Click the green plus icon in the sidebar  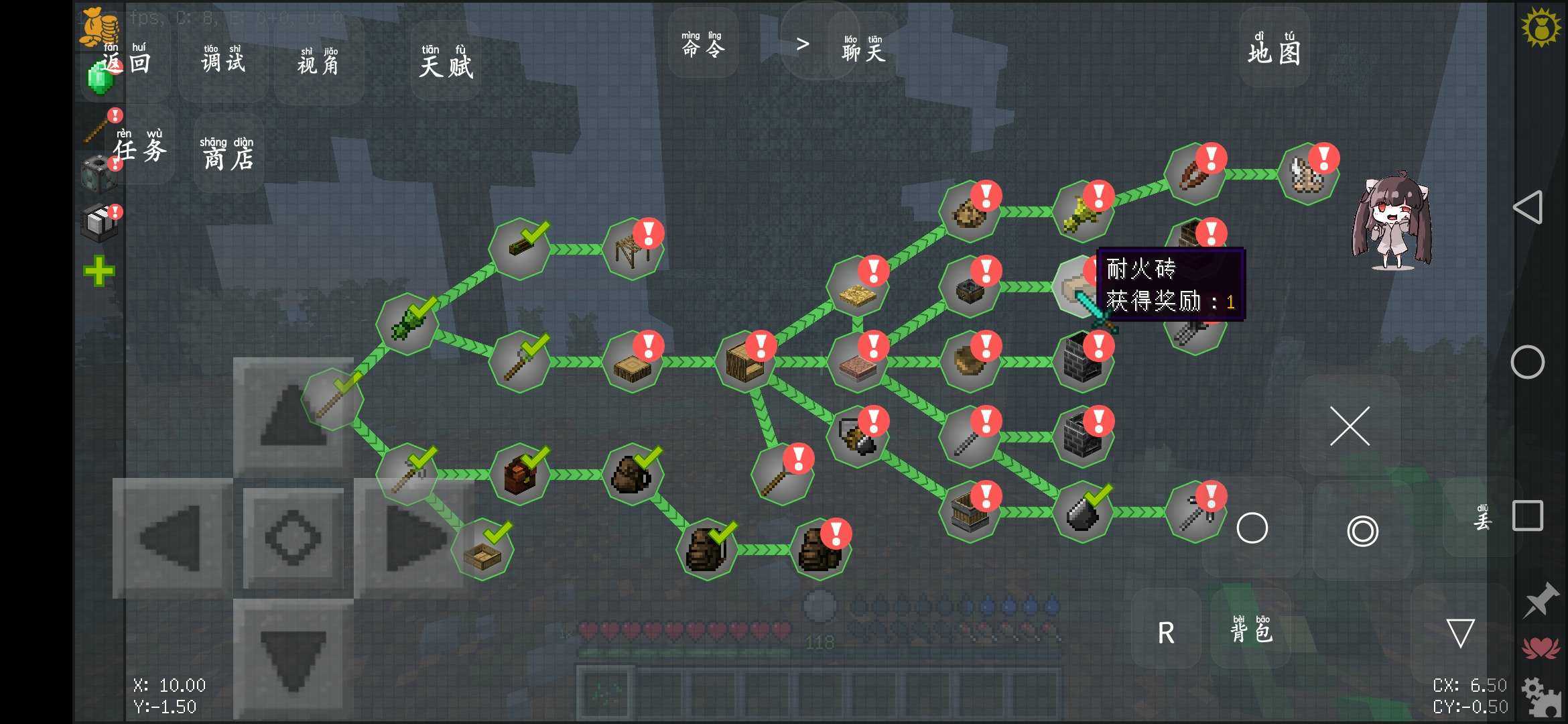[98, 270]
